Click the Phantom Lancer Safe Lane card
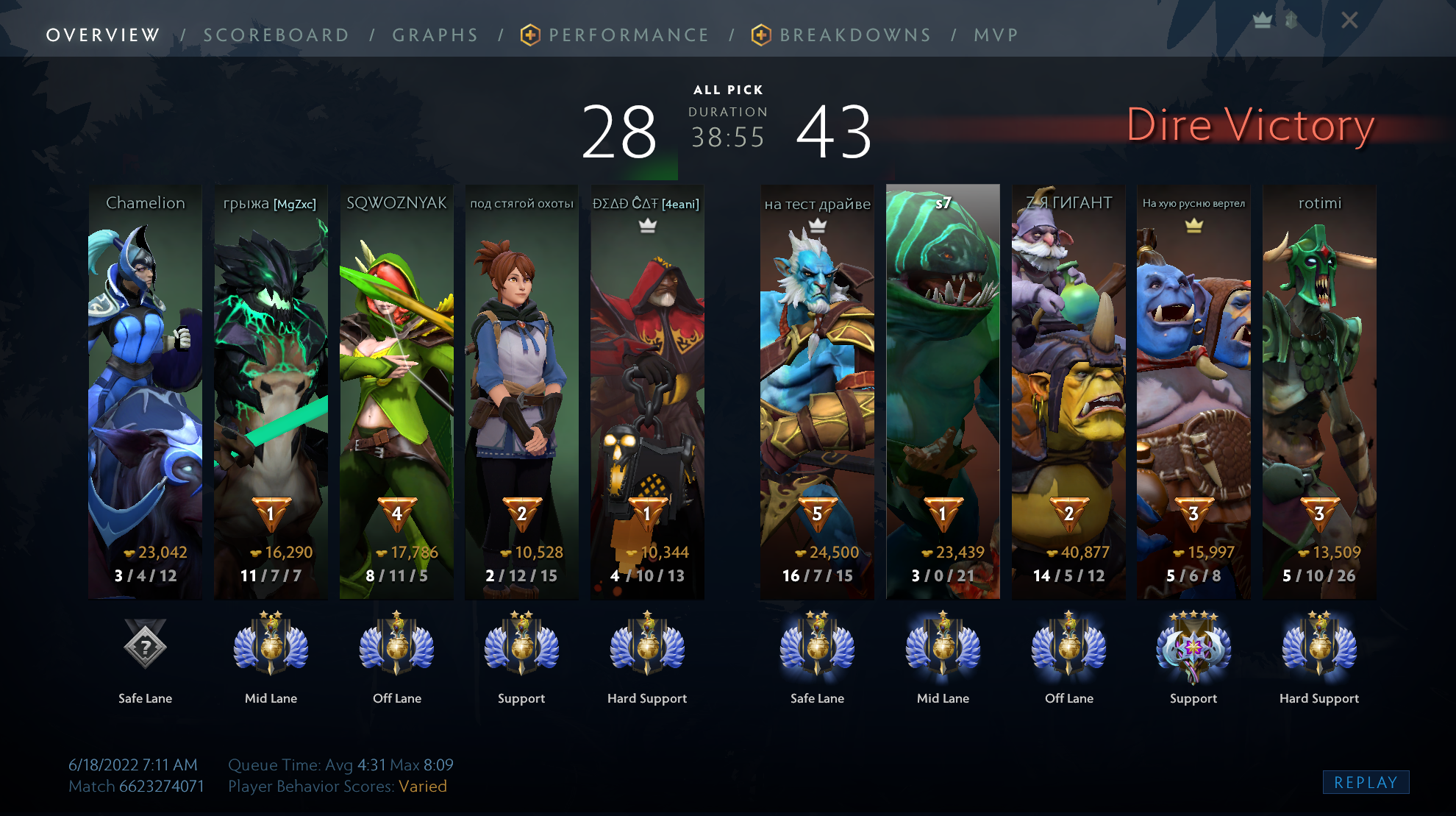Image resolution: width=1456 pixels, height=816 pixels. pyautogui.click(x=817, y=390)
